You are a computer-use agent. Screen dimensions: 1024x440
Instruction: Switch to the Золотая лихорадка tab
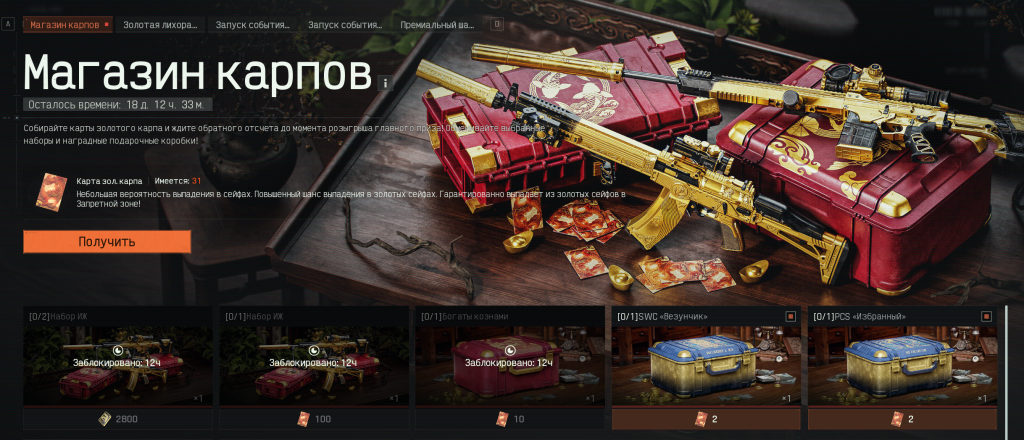point(158,23)
